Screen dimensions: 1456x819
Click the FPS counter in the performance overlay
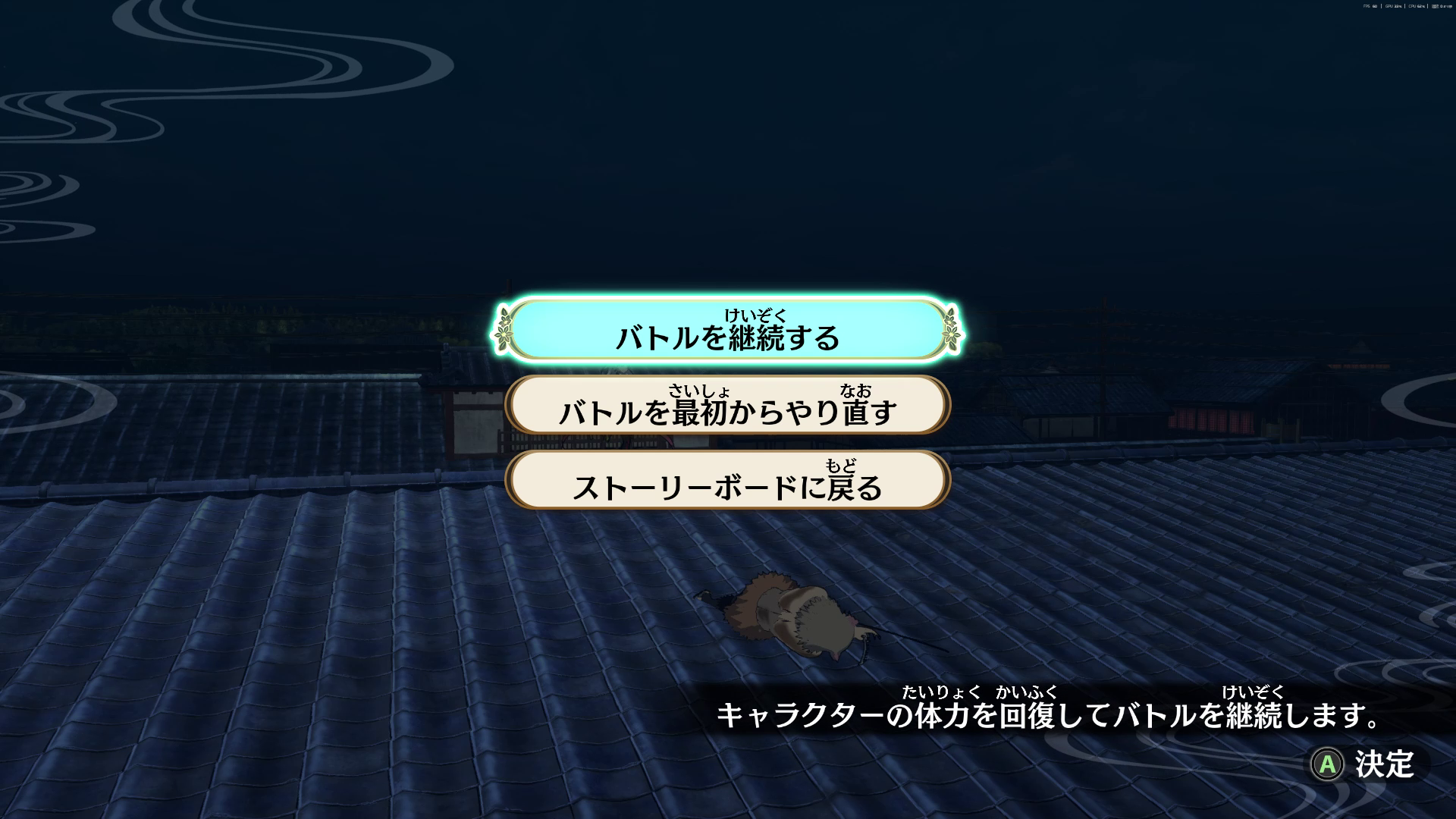[x=1369, y=6]
